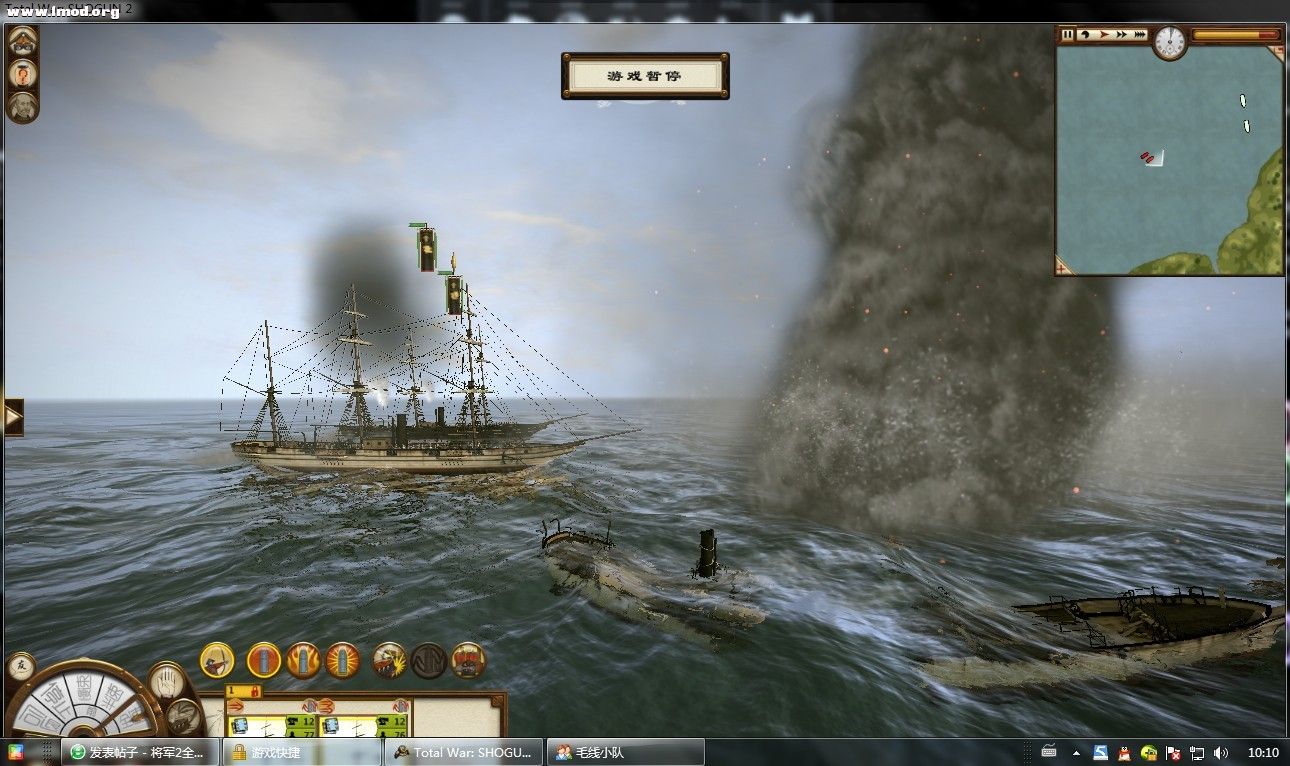
Task: Select the standard shell ammunition icon
Action: point(264,660)
